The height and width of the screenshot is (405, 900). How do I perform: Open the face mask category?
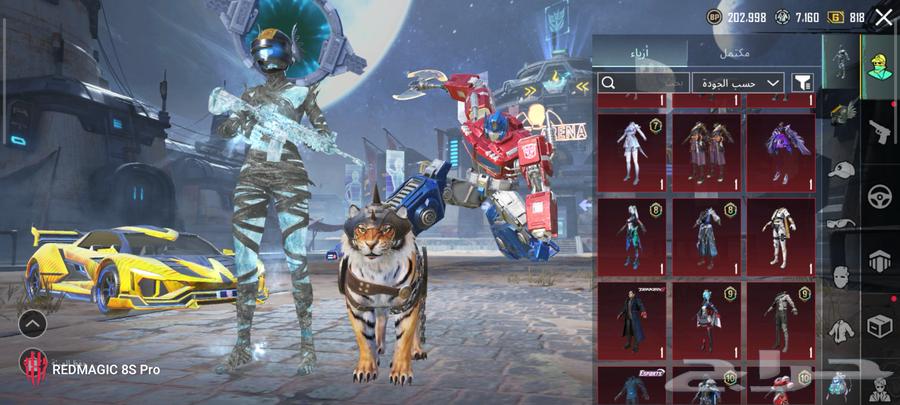click(x=842, y=276)
